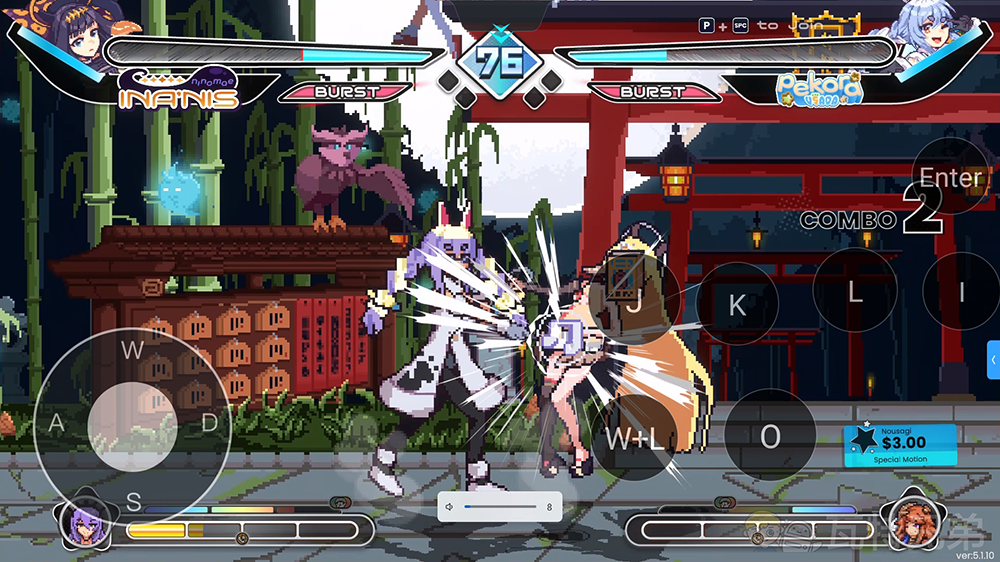Screen dimensions: 1000x562
Task: Click the up-down arrows on volume bar
Action: (549, 507)
